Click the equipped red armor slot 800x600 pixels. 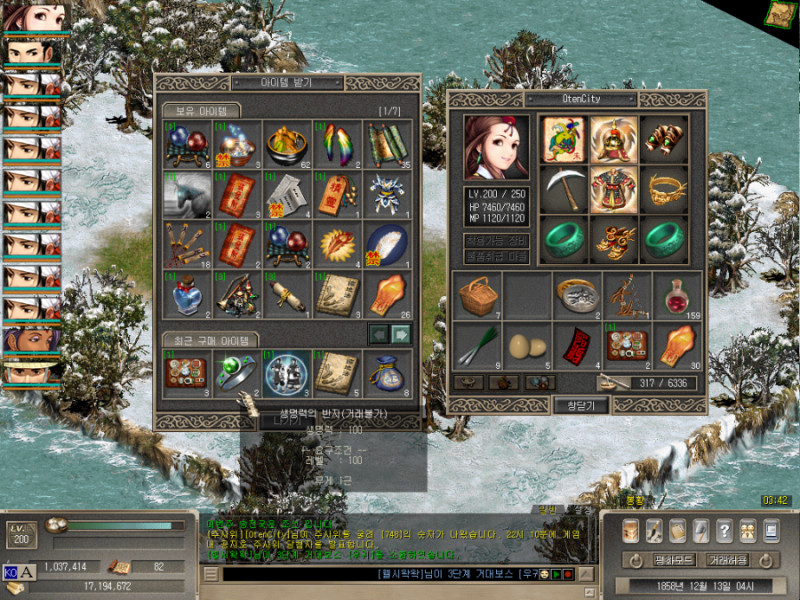[613, 189]
